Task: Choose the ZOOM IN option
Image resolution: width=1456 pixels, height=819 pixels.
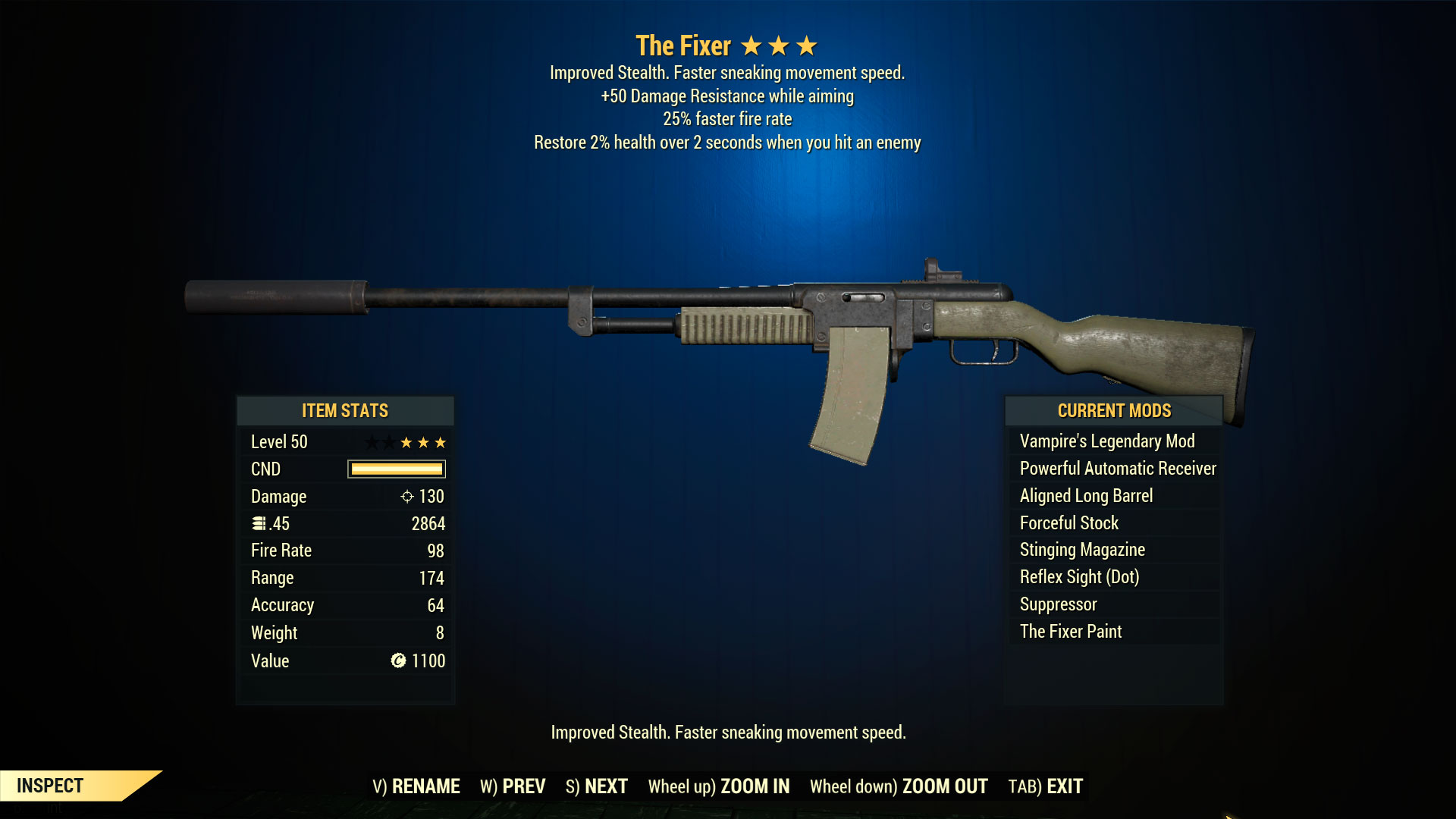Action: pyautogui.click(x=719, y=786)
